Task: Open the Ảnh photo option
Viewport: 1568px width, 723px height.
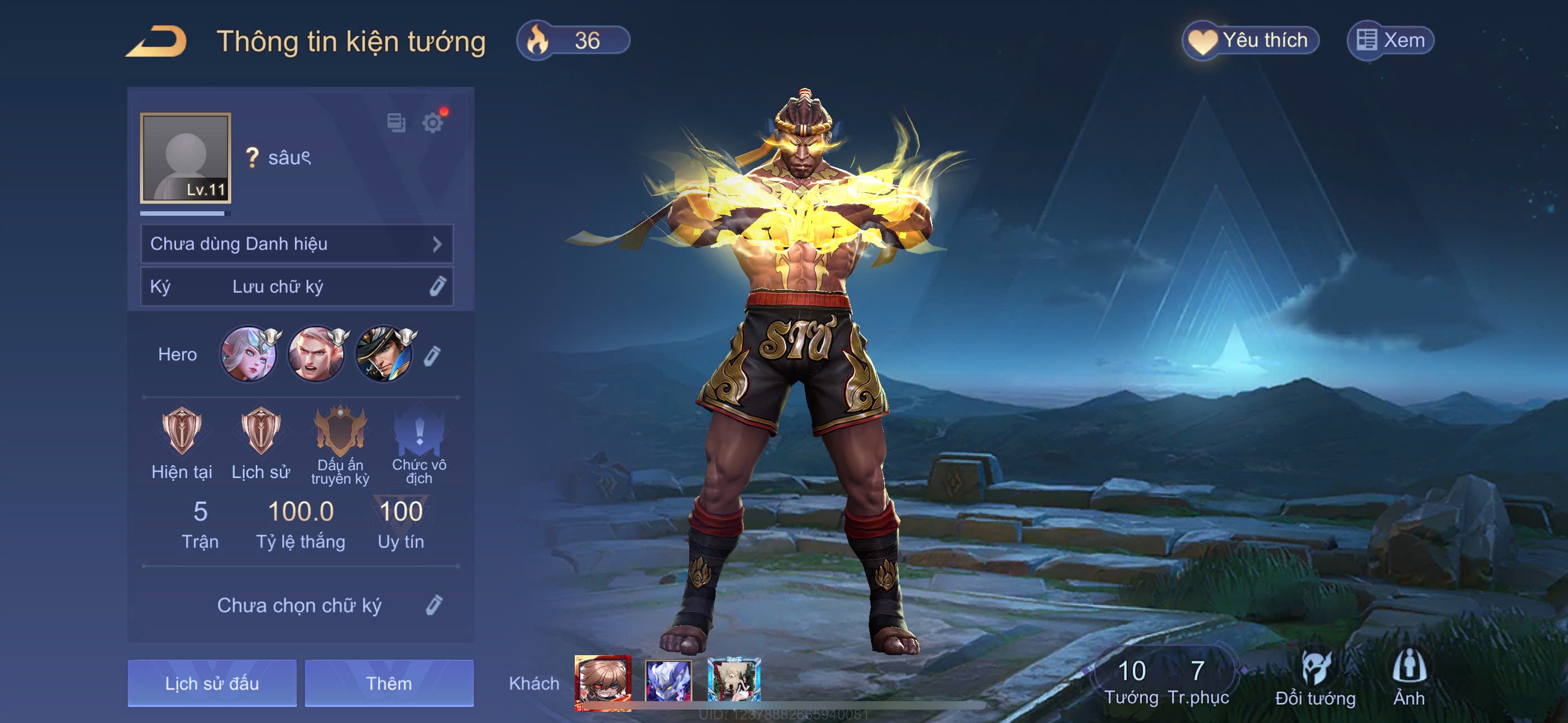Action: tap(1409, 679)
